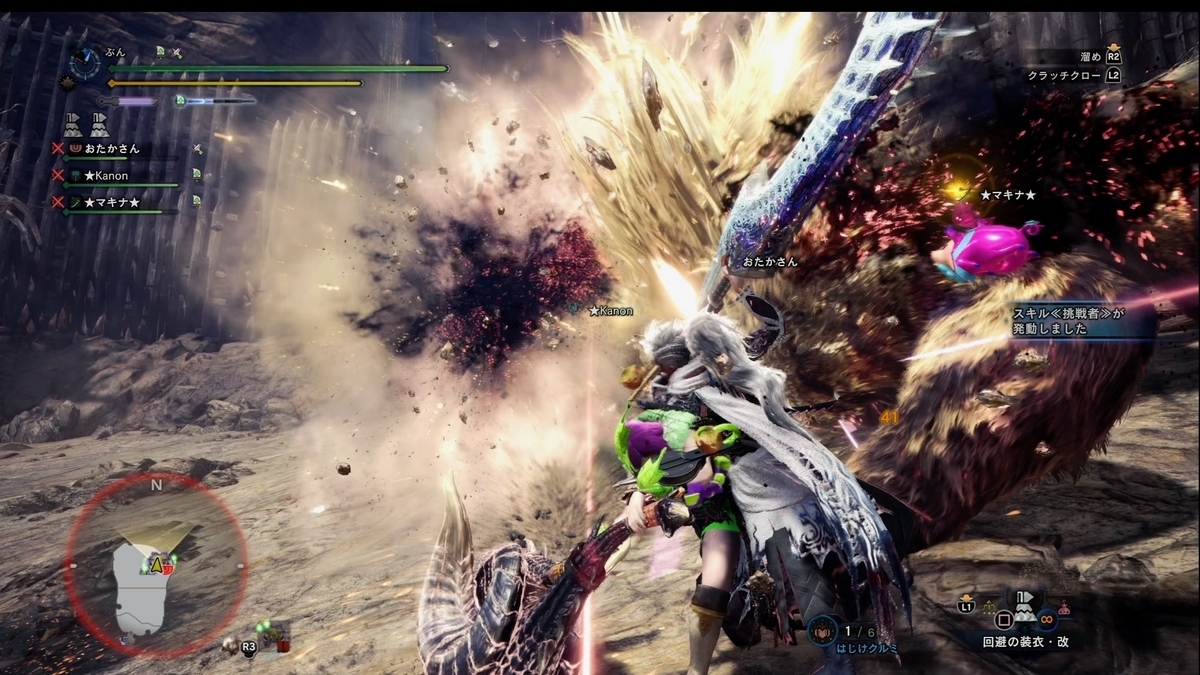Open the circular minimap
Viewport: 1200px width, 675px height.
(156, 566)
